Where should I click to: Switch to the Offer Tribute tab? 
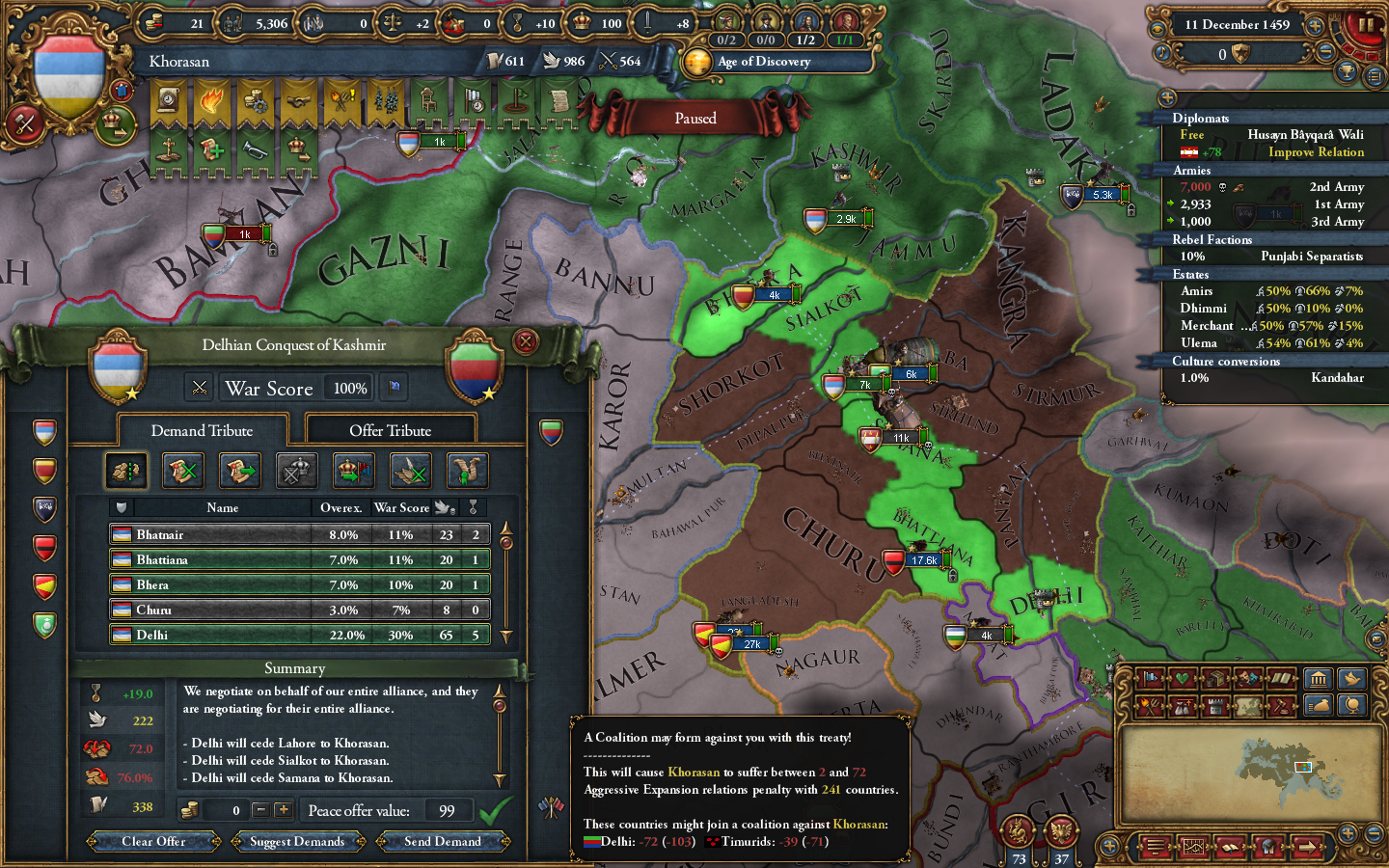coord(391,429)
